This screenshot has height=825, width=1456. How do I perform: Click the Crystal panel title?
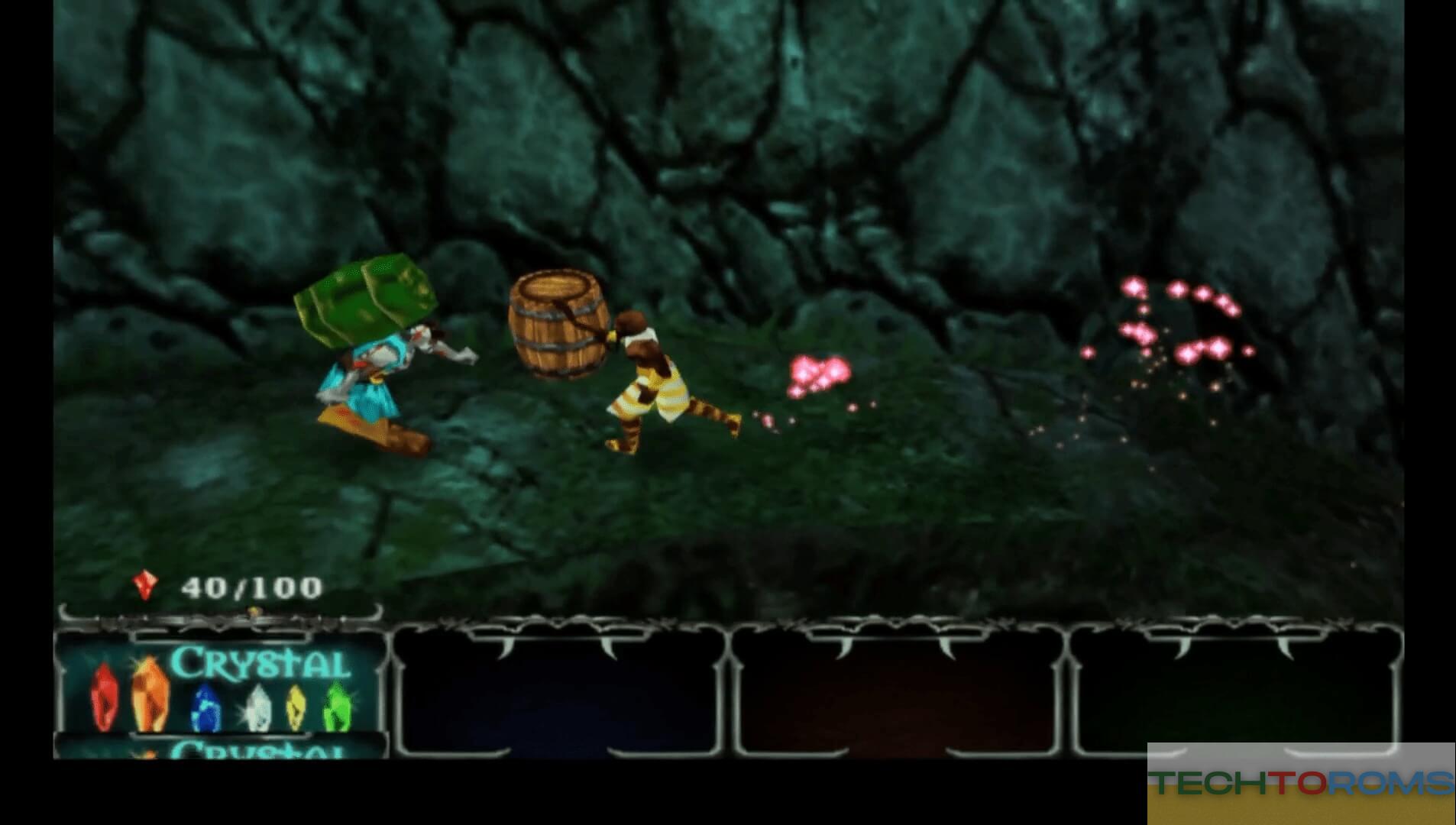260,662
